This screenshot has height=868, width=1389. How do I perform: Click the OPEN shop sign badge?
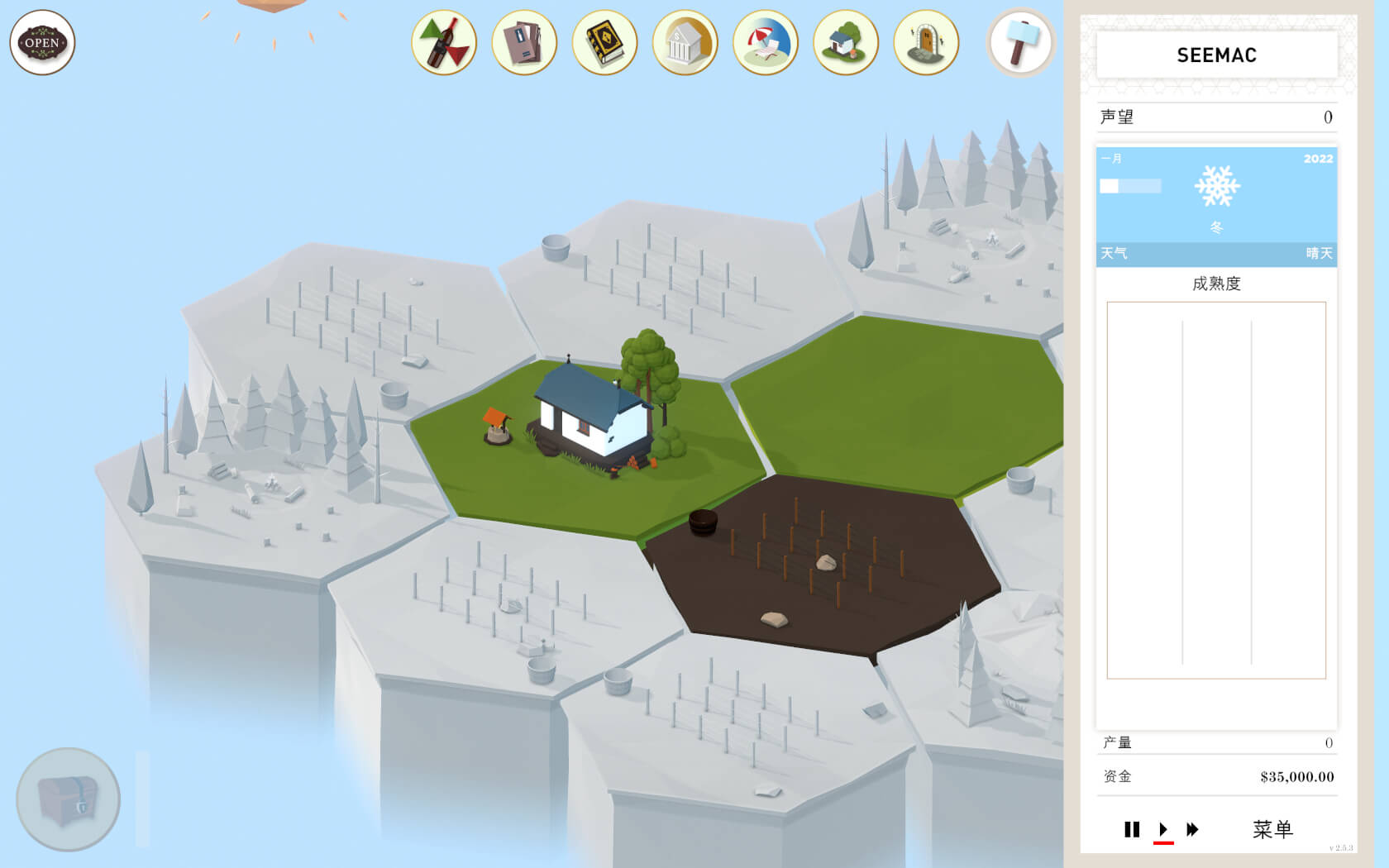coord(42,43)
